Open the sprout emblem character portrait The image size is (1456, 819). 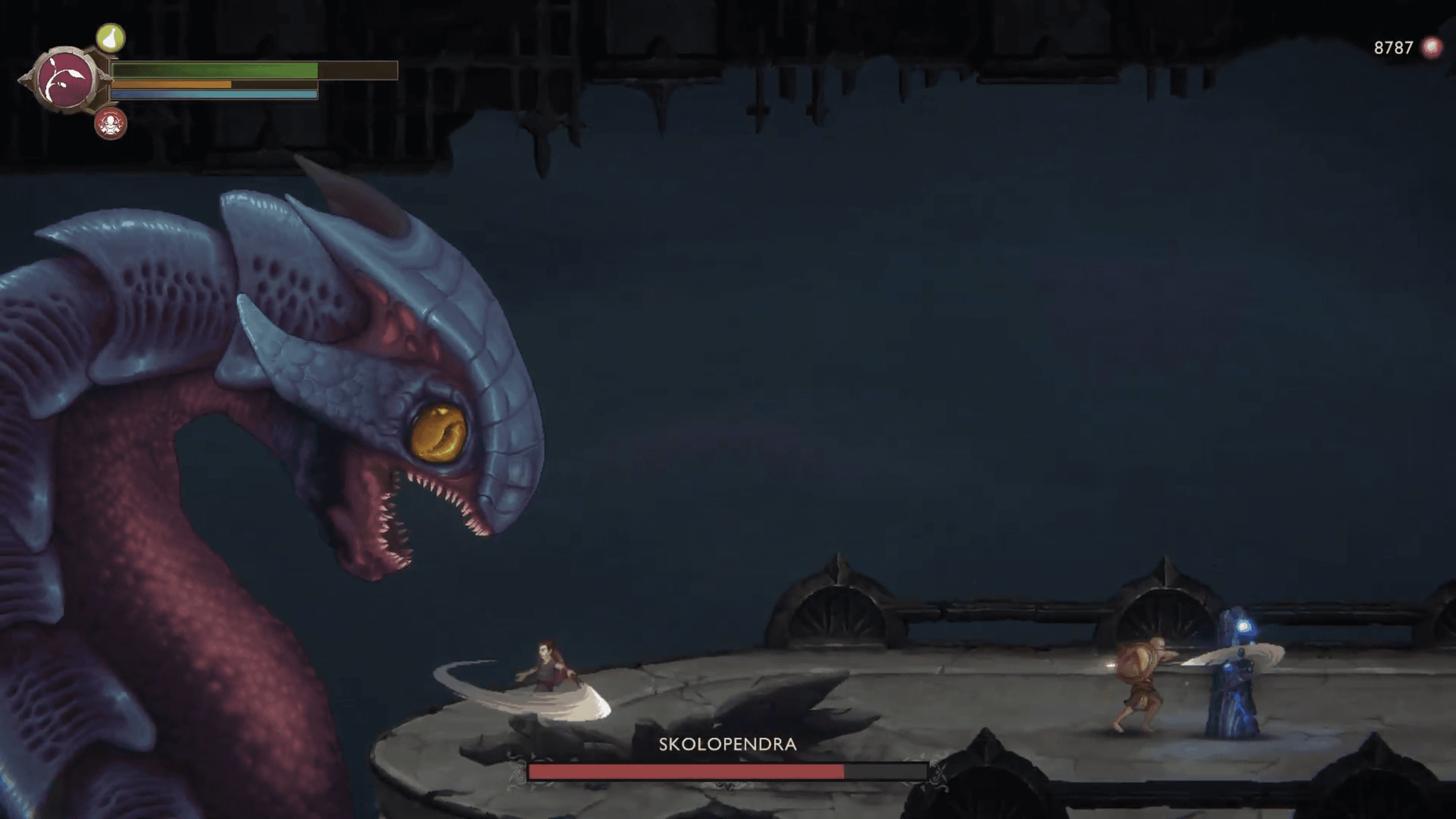(65, 80)
